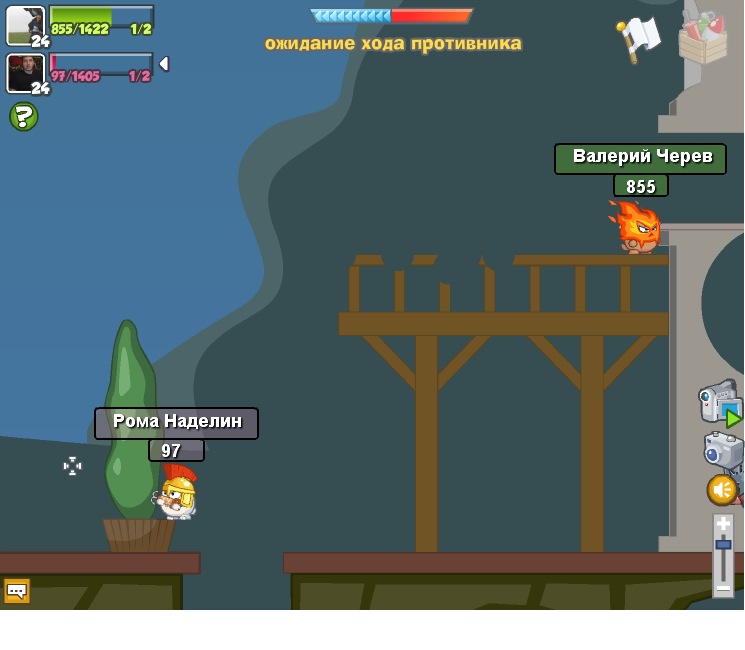Take a screenshot with the photo camera icon
745x650 pixels.
click(722, 450)
